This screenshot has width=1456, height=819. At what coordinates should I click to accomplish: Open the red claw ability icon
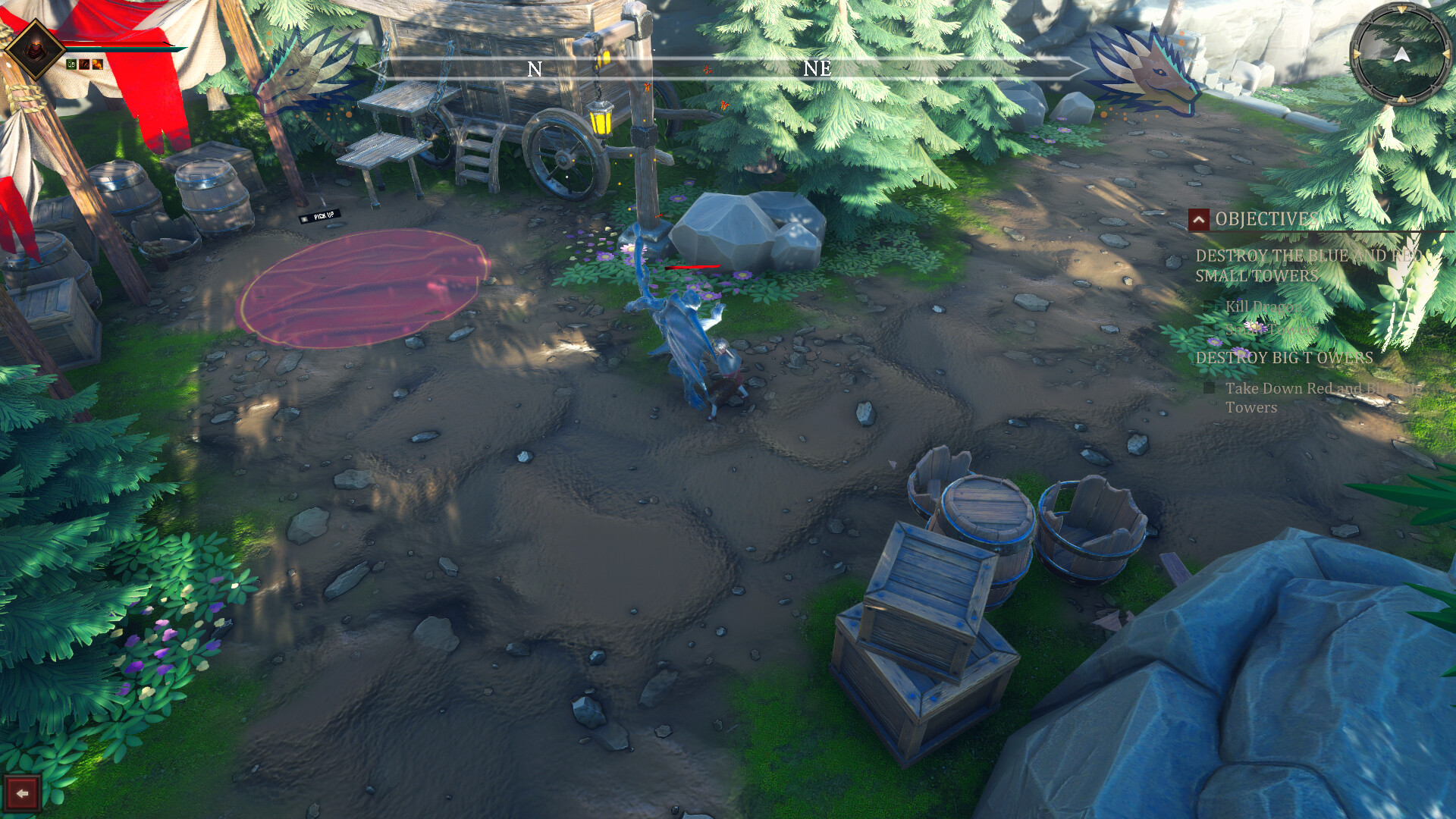click(85, 64)
